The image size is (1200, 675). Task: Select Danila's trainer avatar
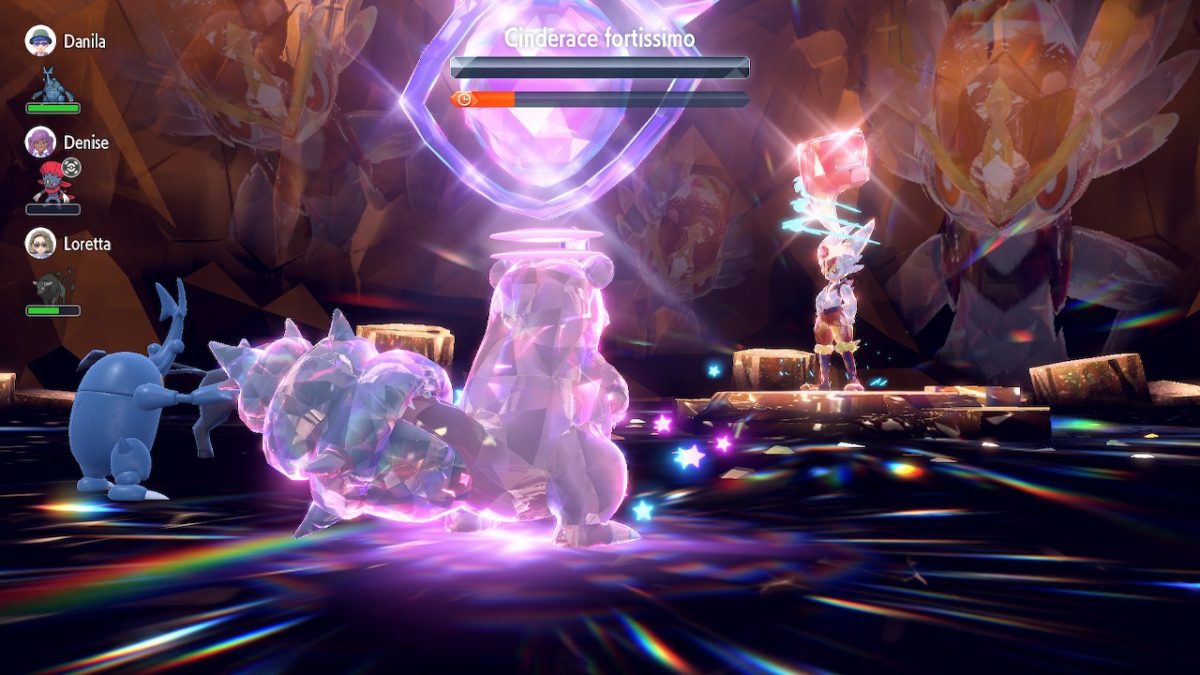click(x=40, y=41)
